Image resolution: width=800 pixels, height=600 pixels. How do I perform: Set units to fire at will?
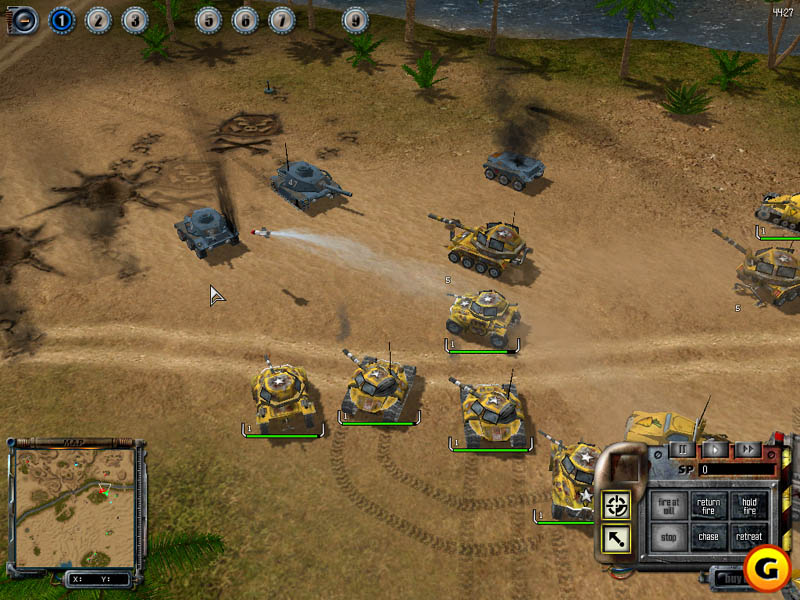pyautogui.click(x=668, y=506)
